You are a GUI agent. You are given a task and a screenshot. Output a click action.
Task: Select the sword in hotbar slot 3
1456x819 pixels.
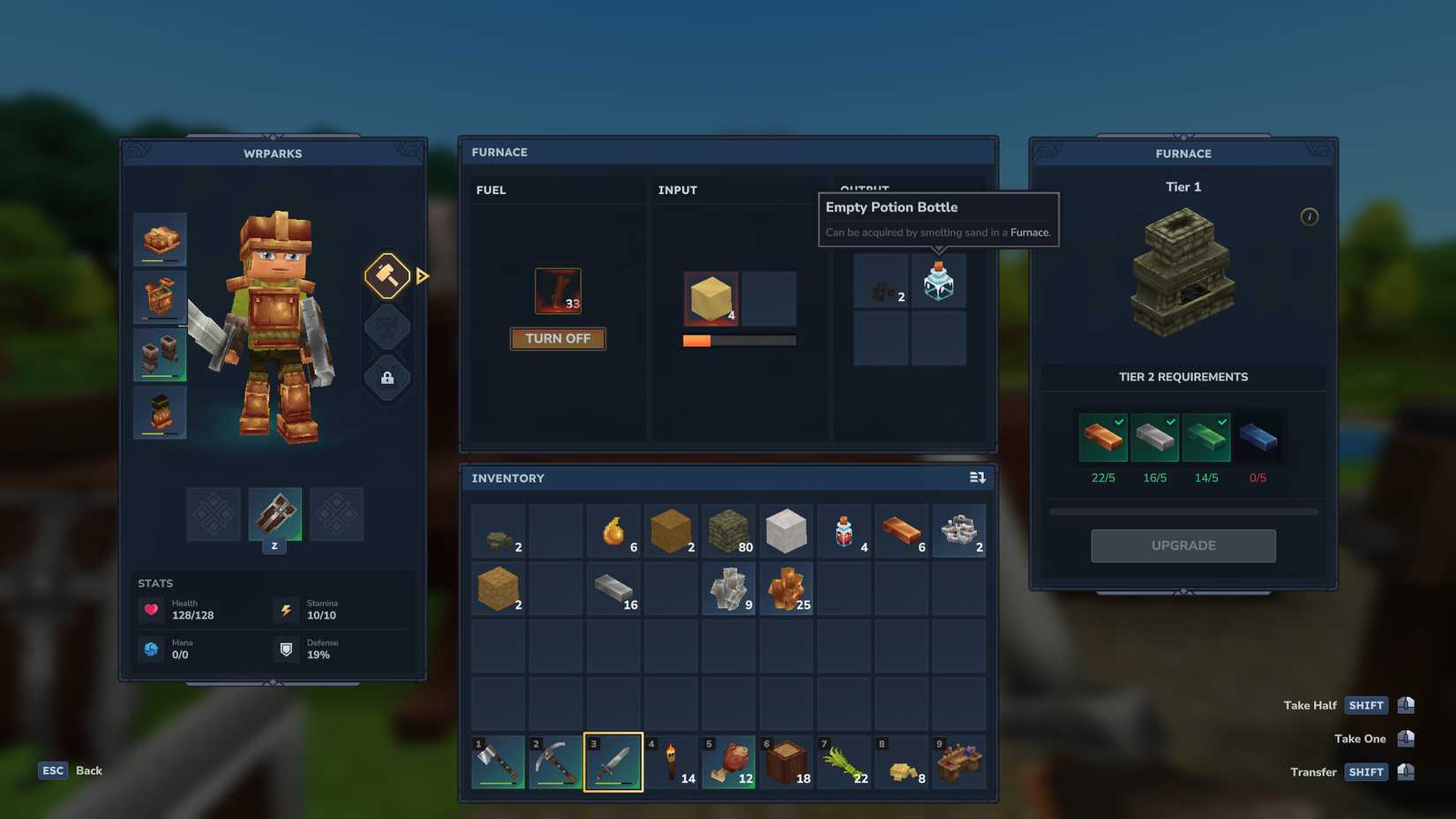(612, 760)
